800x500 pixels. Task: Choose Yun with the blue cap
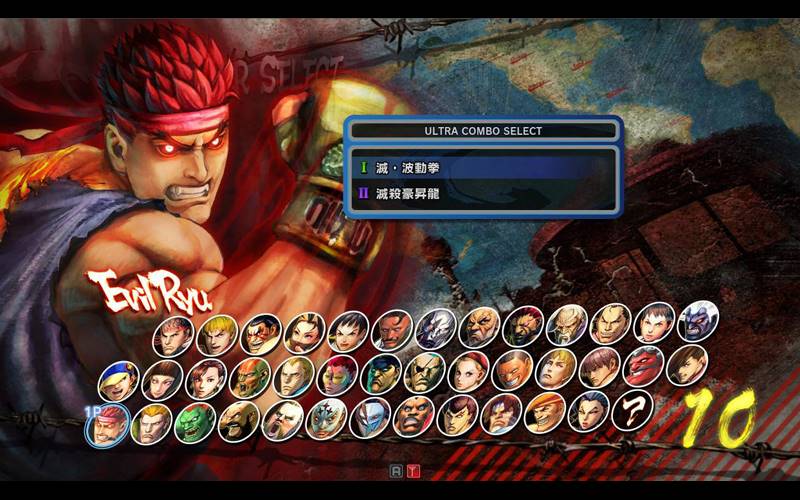(x=118, y=380)
